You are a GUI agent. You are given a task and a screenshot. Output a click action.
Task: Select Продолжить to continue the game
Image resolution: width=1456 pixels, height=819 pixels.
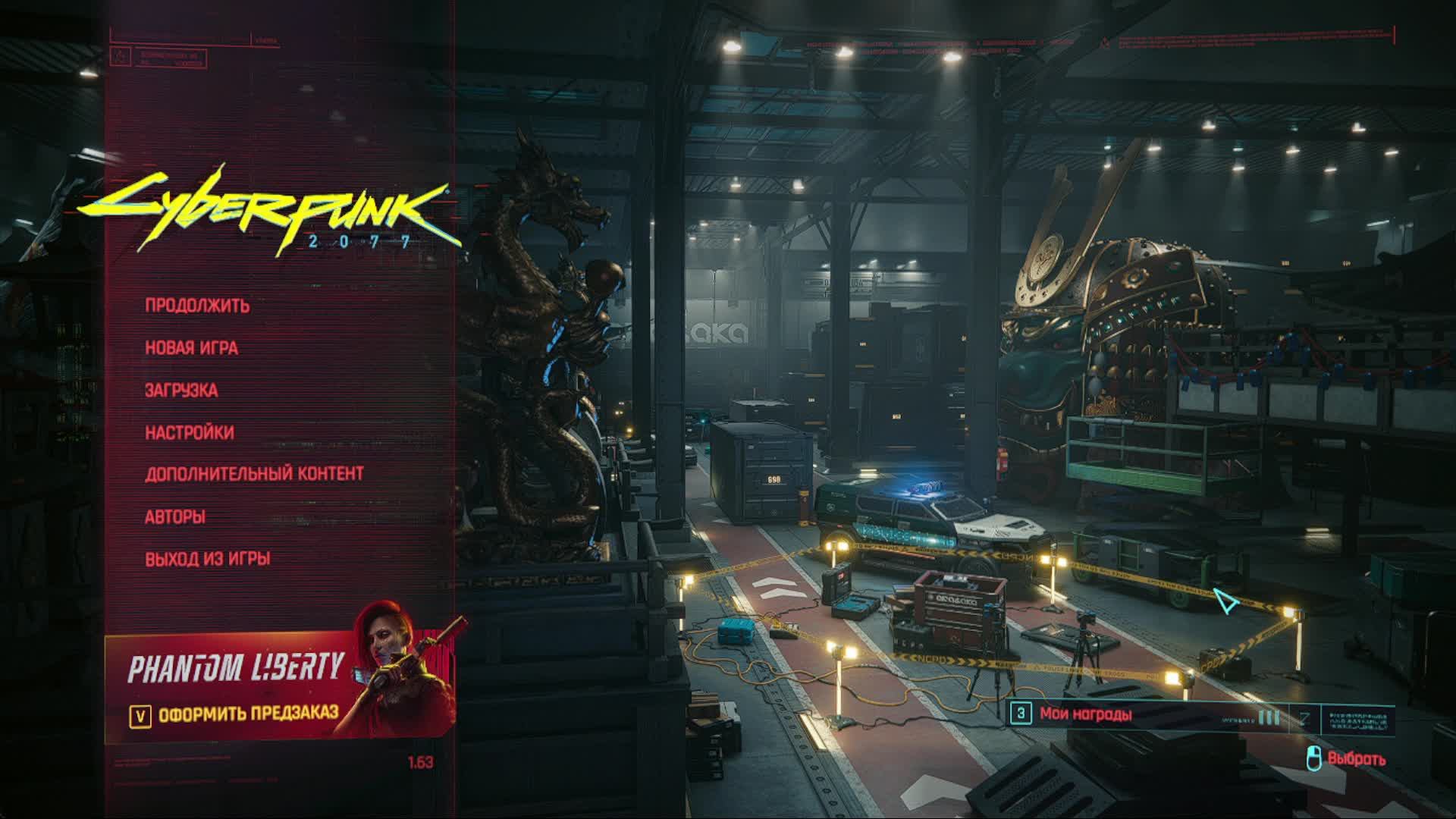tap(198, 306)
